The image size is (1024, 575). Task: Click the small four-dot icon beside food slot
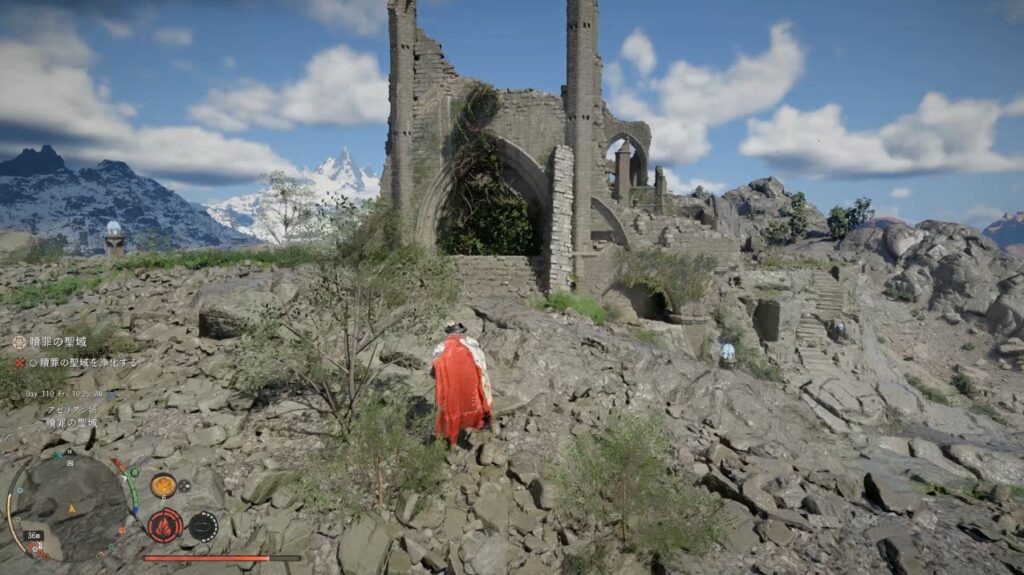coord(185,486)
